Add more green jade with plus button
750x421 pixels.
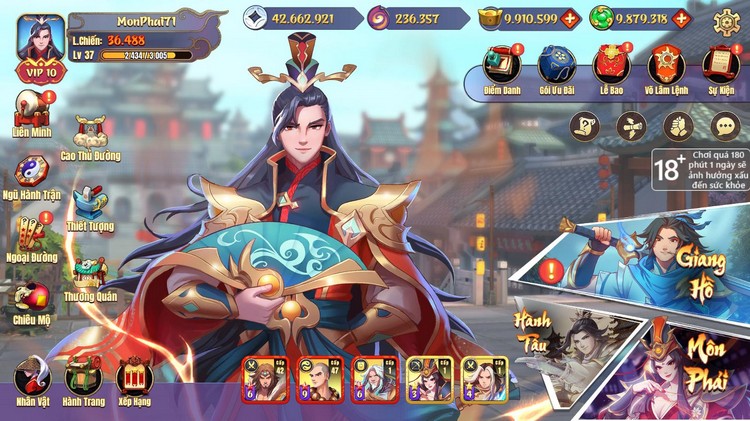[x=682, y=19]
